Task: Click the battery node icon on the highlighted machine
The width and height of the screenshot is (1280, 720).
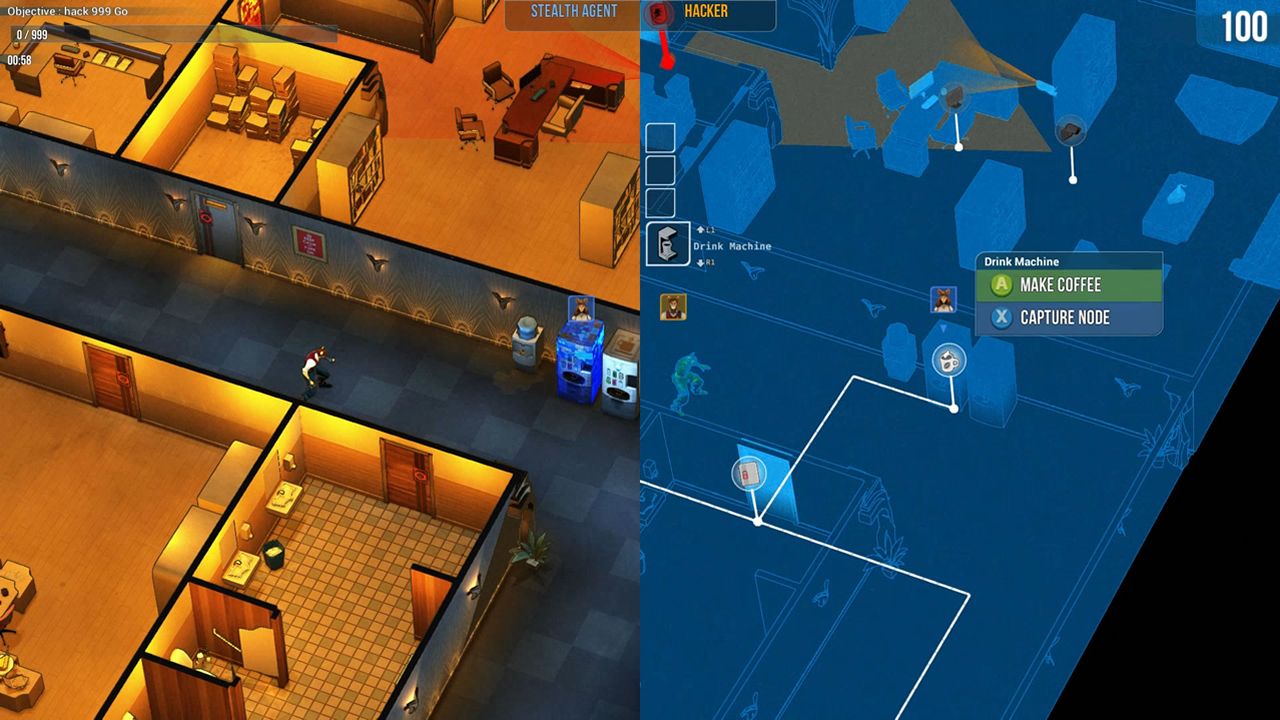Action: [x=749, y=474]
